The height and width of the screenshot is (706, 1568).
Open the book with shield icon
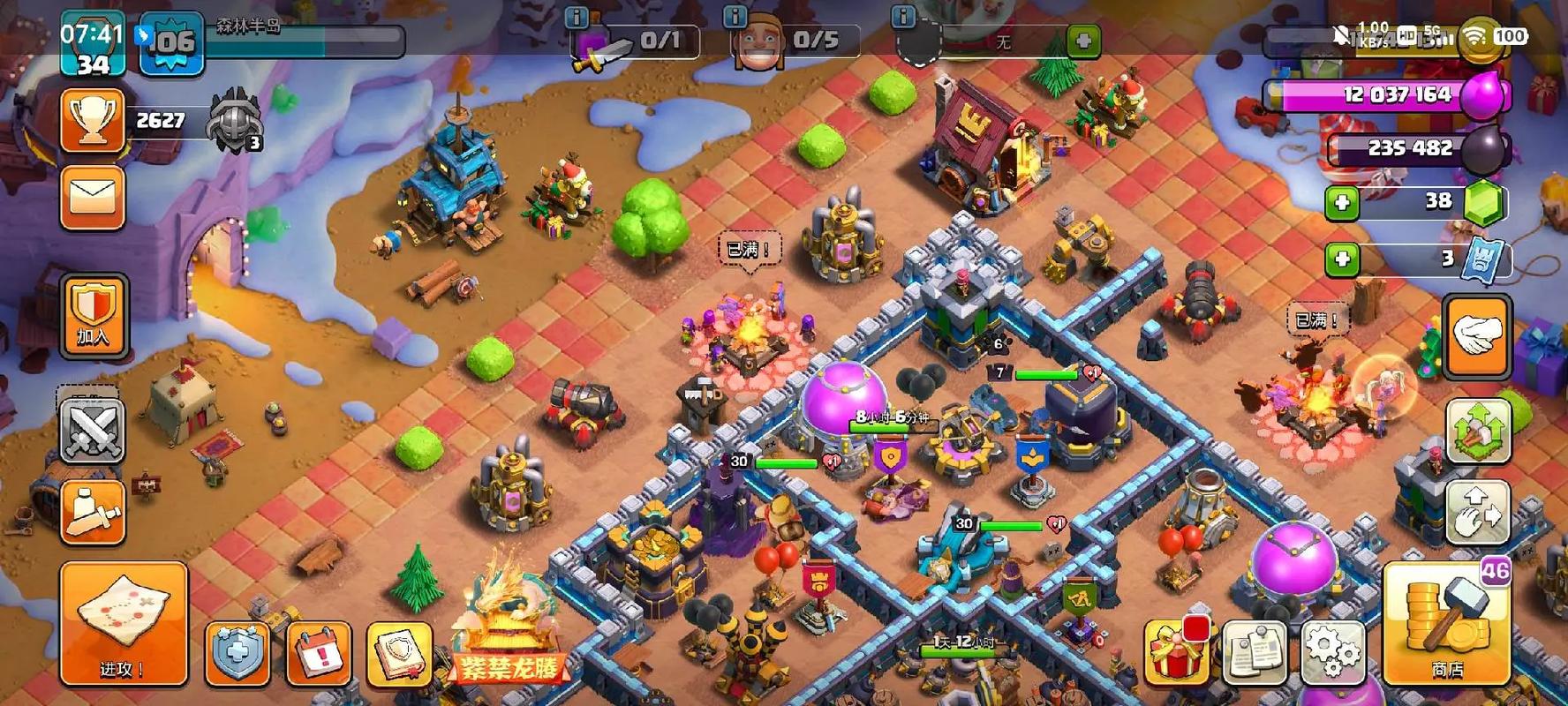point(399,654)
